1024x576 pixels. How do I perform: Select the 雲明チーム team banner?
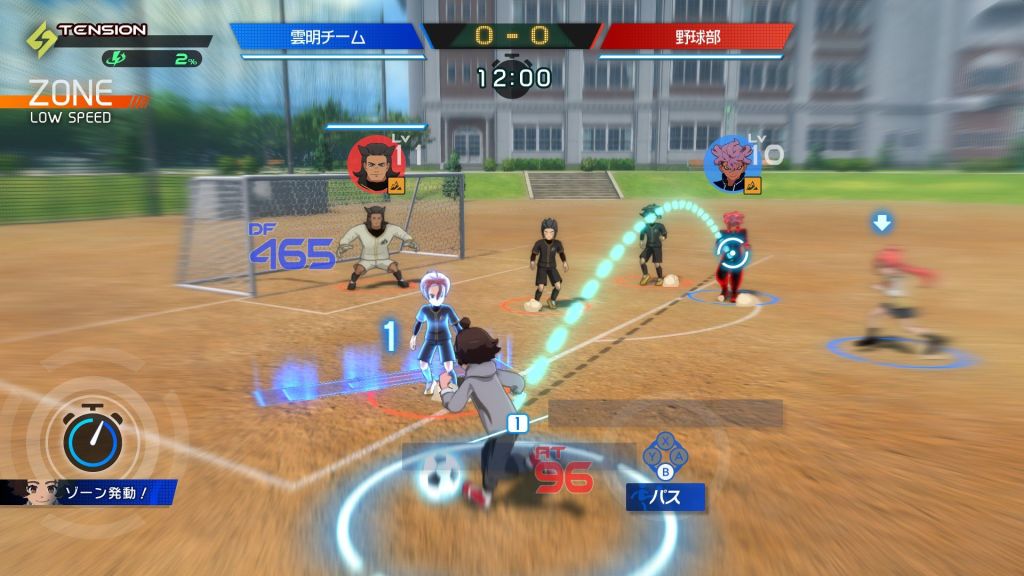pos(328,37)
